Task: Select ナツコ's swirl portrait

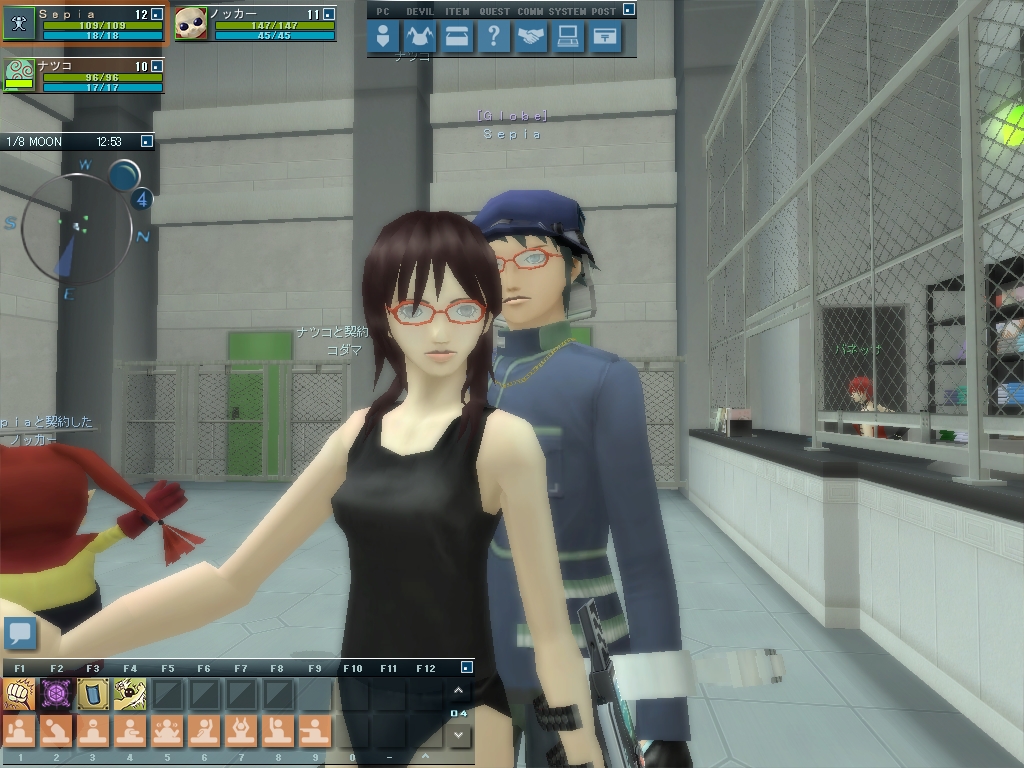Action: point(19,76)
